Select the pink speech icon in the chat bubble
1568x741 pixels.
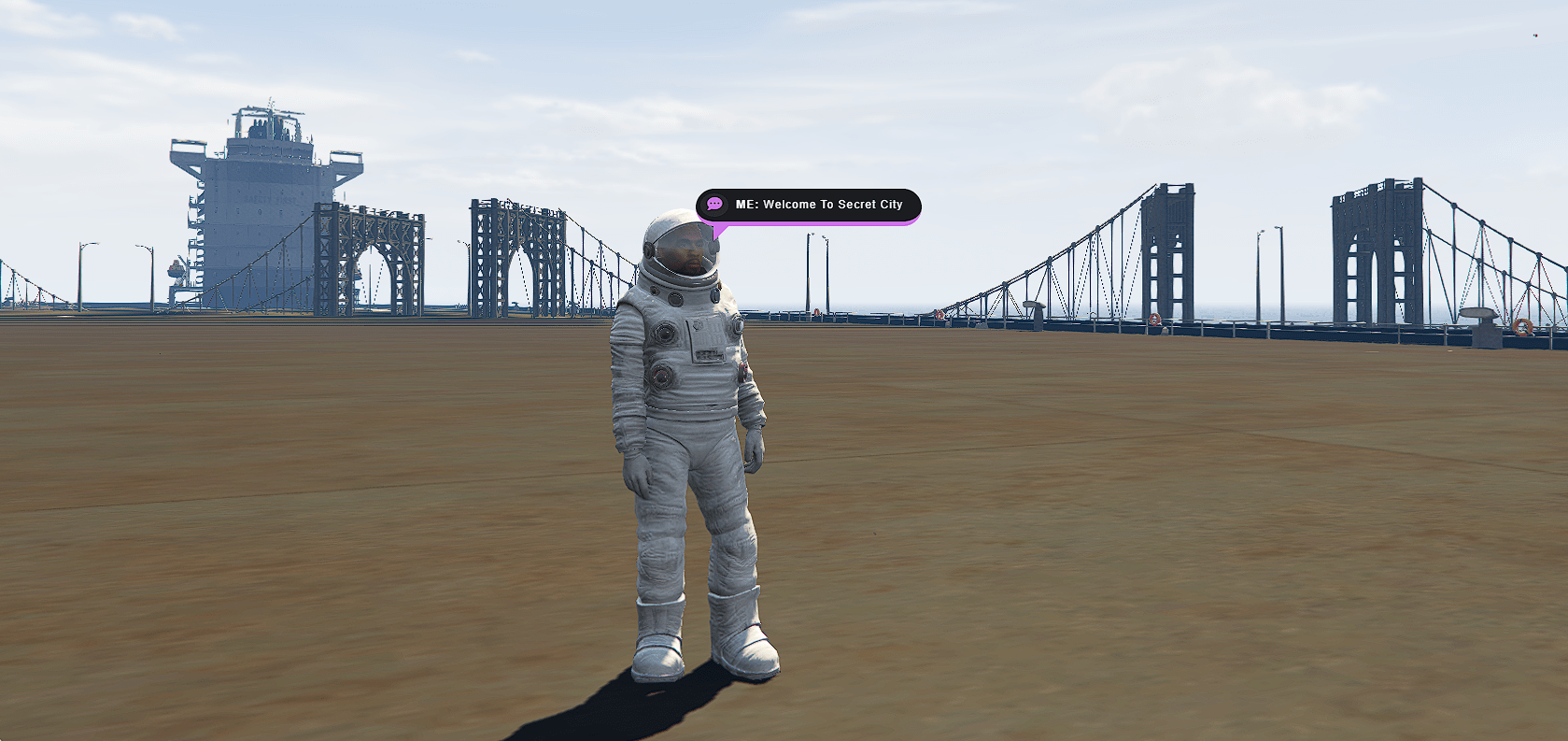[x=714, y=204]
